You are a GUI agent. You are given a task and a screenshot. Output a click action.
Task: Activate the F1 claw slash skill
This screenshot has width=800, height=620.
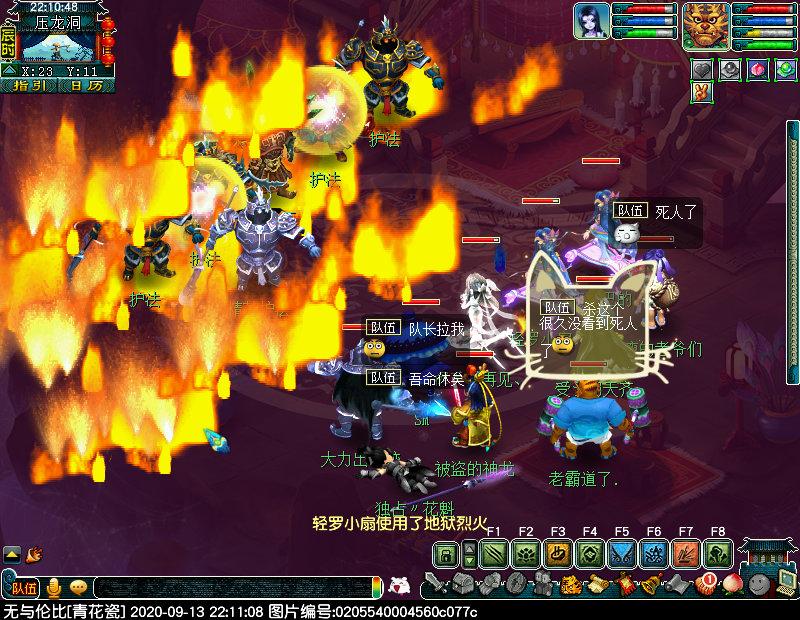click(x=493, y=555)
